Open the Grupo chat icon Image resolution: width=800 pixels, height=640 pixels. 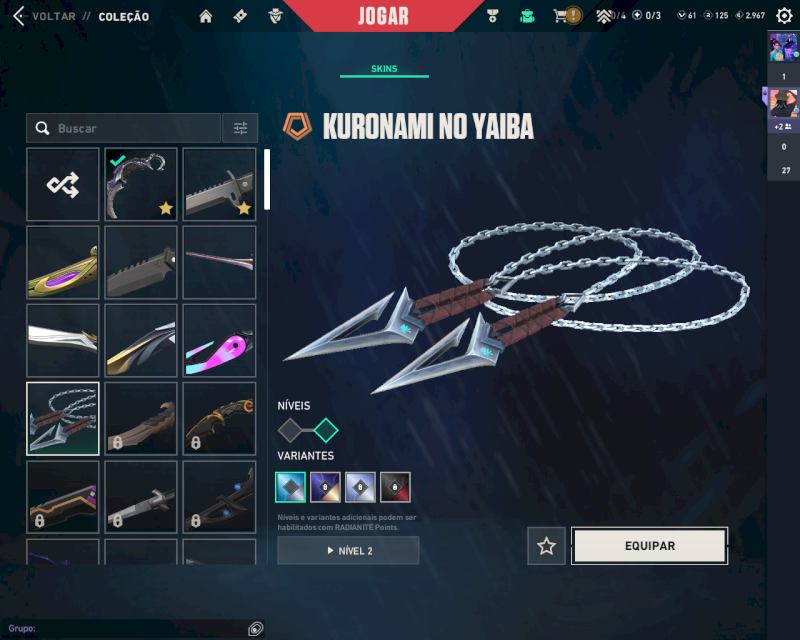(256, 629)
